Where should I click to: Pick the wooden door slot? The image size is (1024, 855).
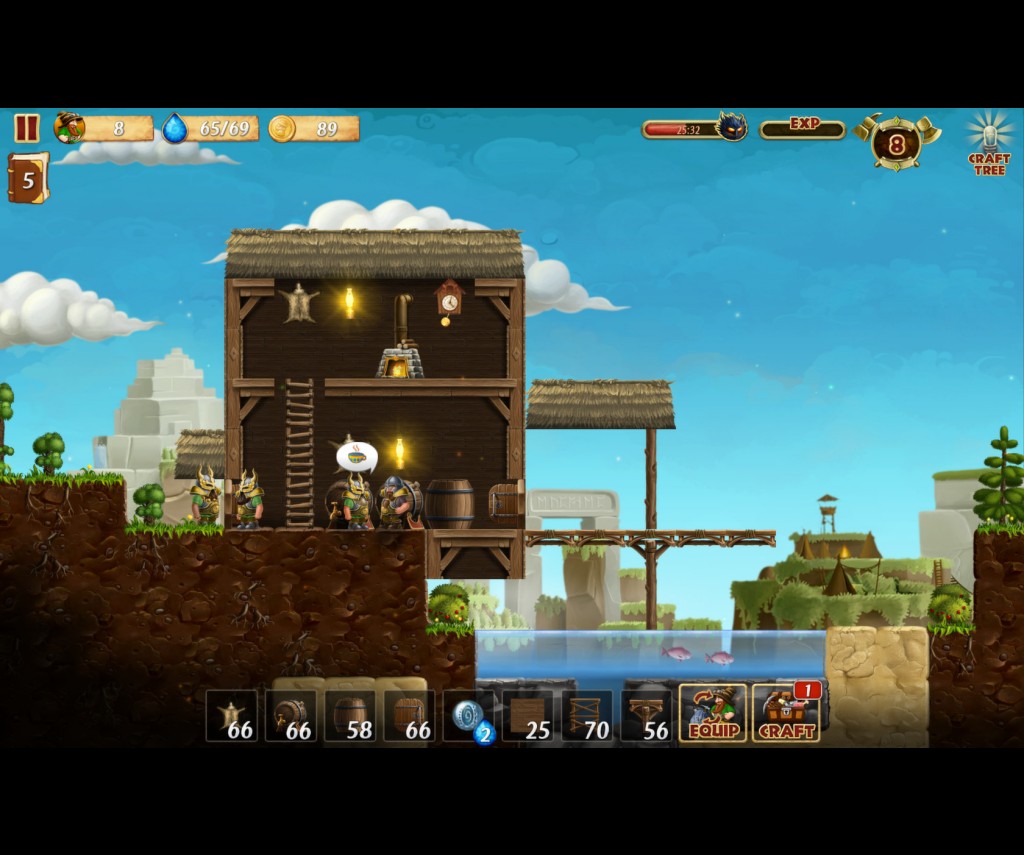point(409,716)
